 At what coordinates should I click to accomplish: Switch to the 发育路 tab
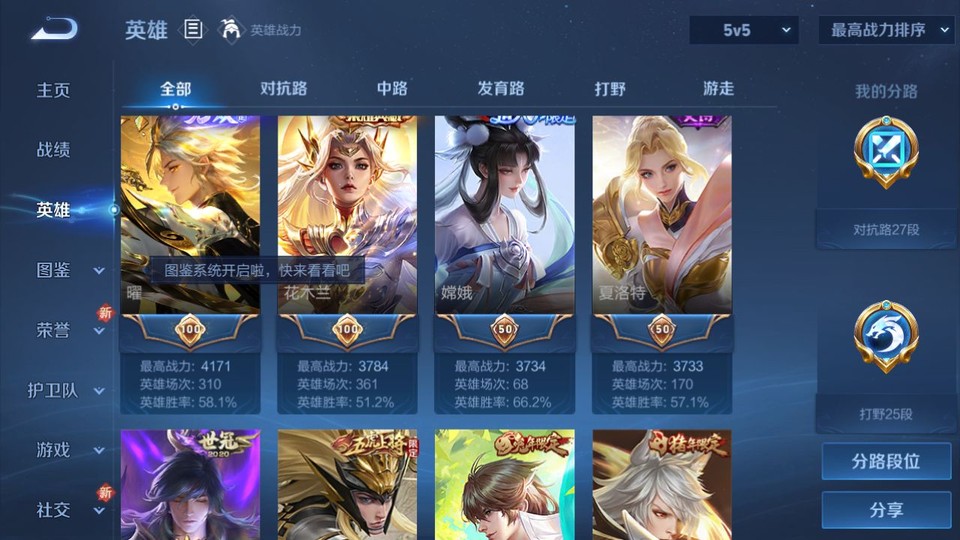click(500, 88)
